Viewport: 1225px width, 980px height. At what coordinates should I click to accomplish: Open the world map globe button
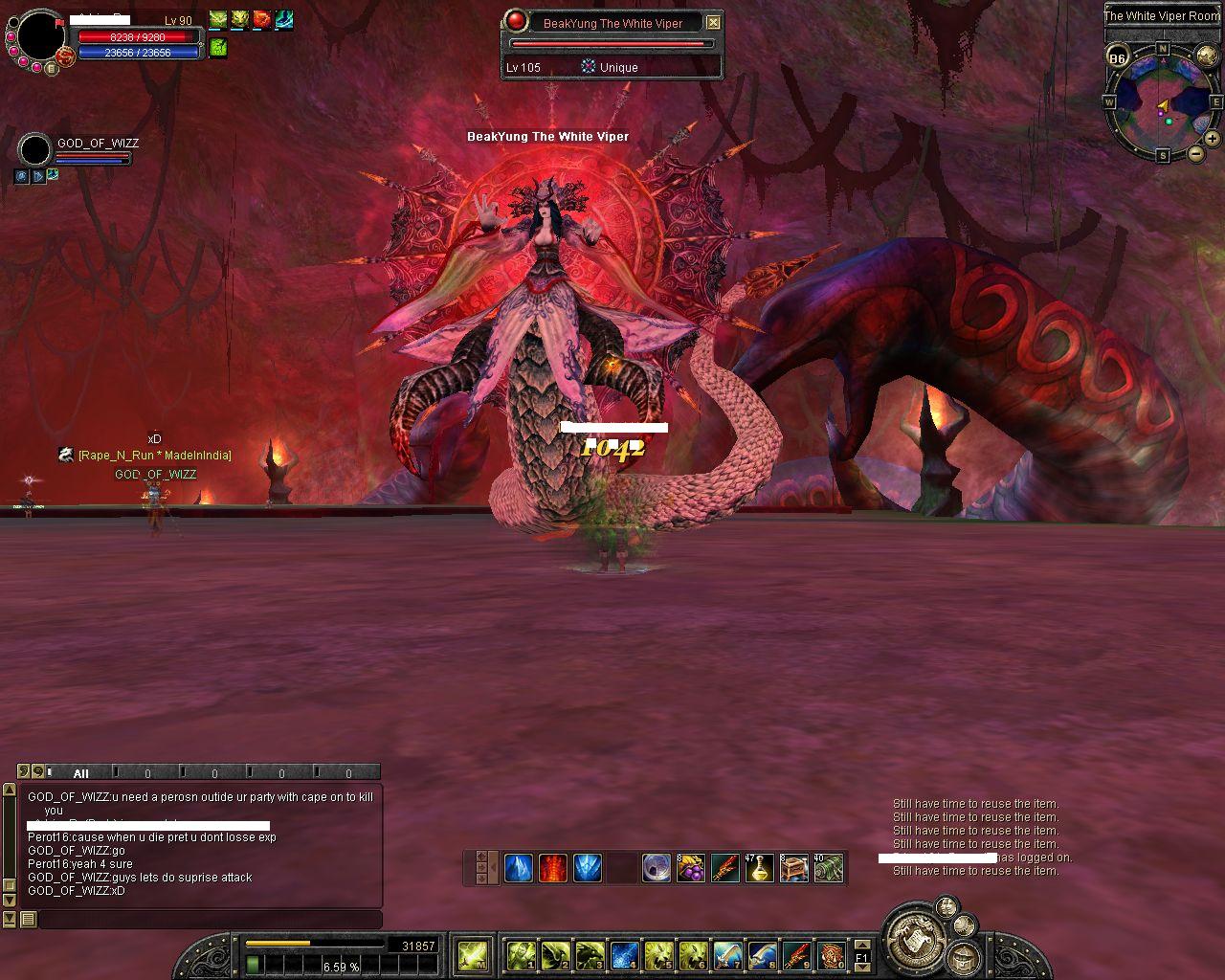(1206, 57)
